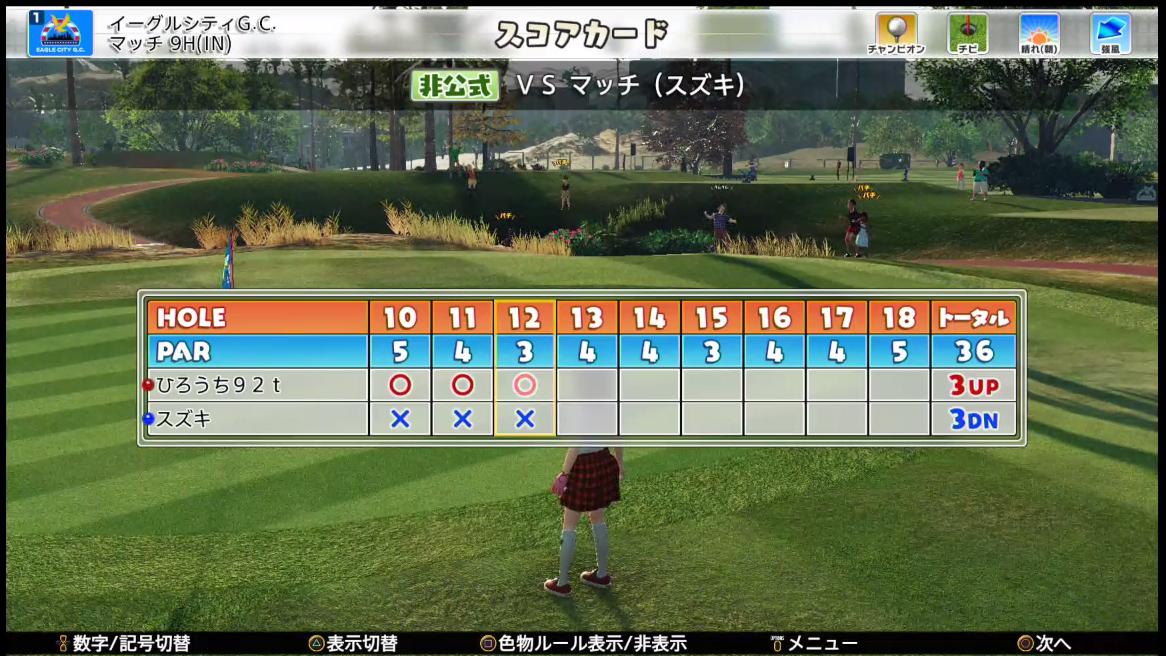Click the hole 10 column header
This screenshot has height=656, width=1166.
click(400, 318)
